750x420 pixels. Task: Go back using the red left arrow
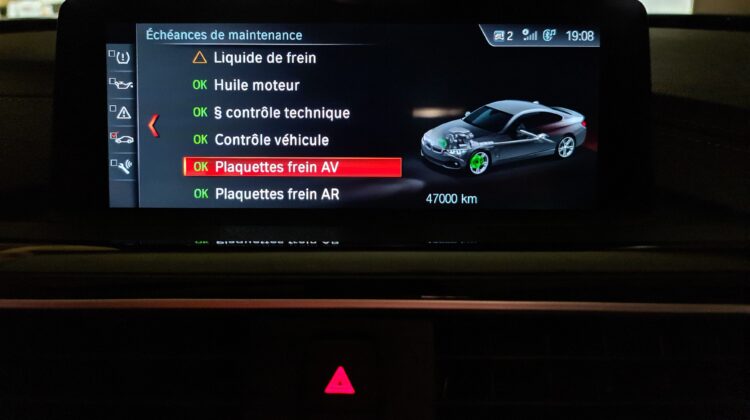153,125
